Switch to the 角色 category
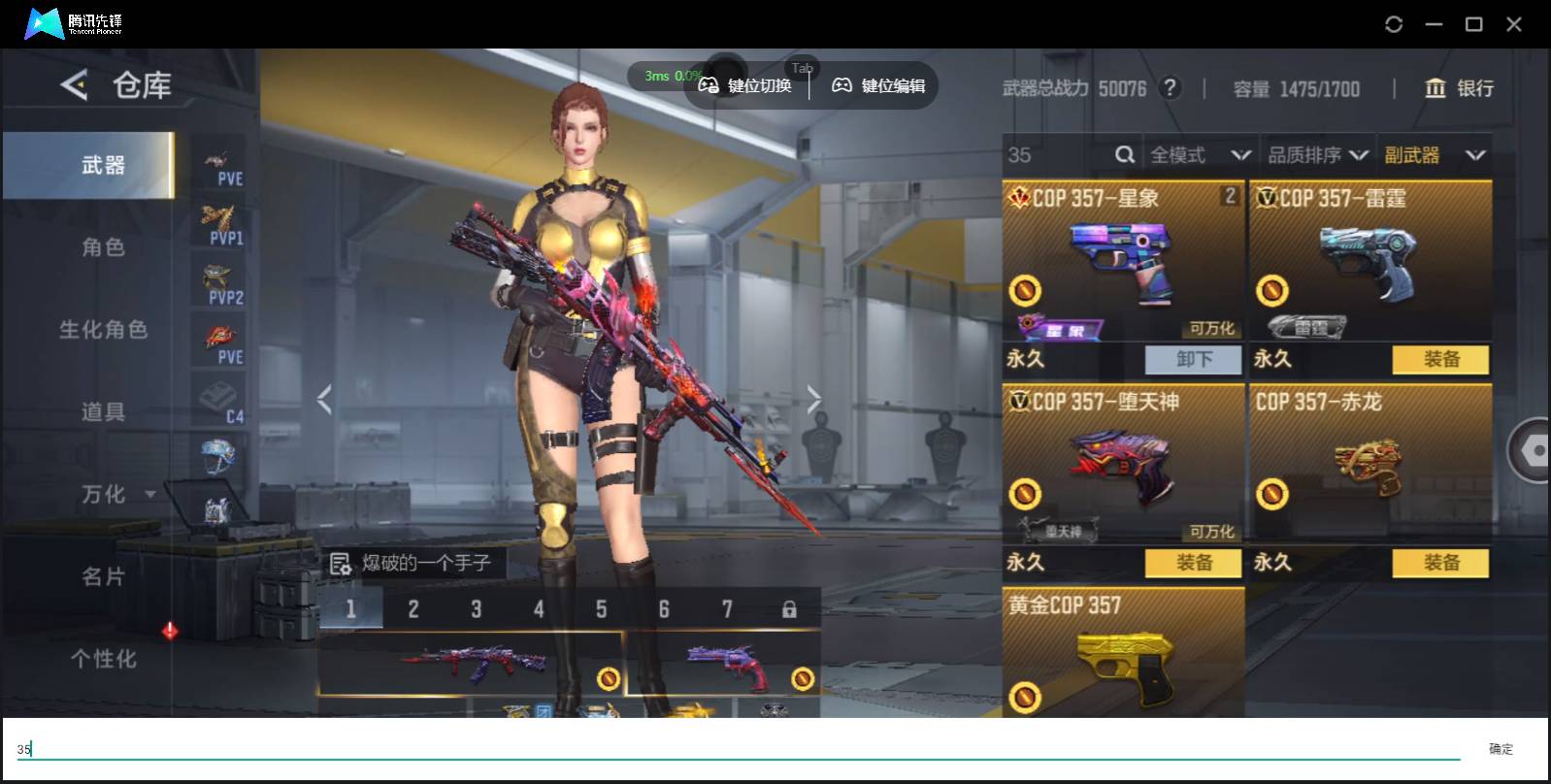Viewport: 1551px width, 784px height. pyautogui.click(x=103, y=247)
